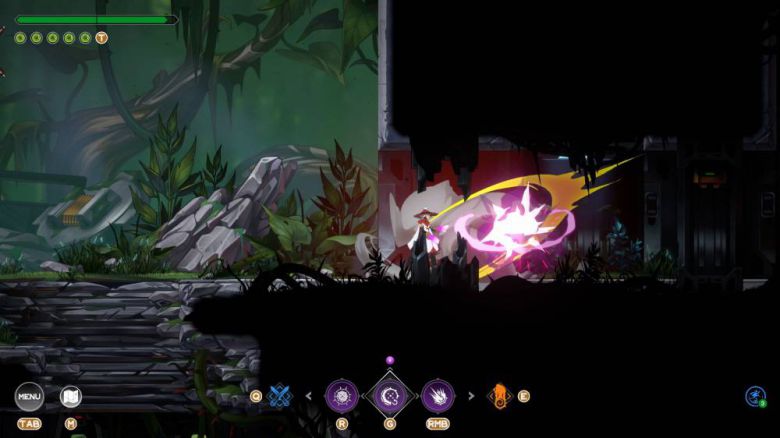Viewport: 780px width, 438px height.
Task: Activate the crossed blue swords ability
Action: (280, 396)
